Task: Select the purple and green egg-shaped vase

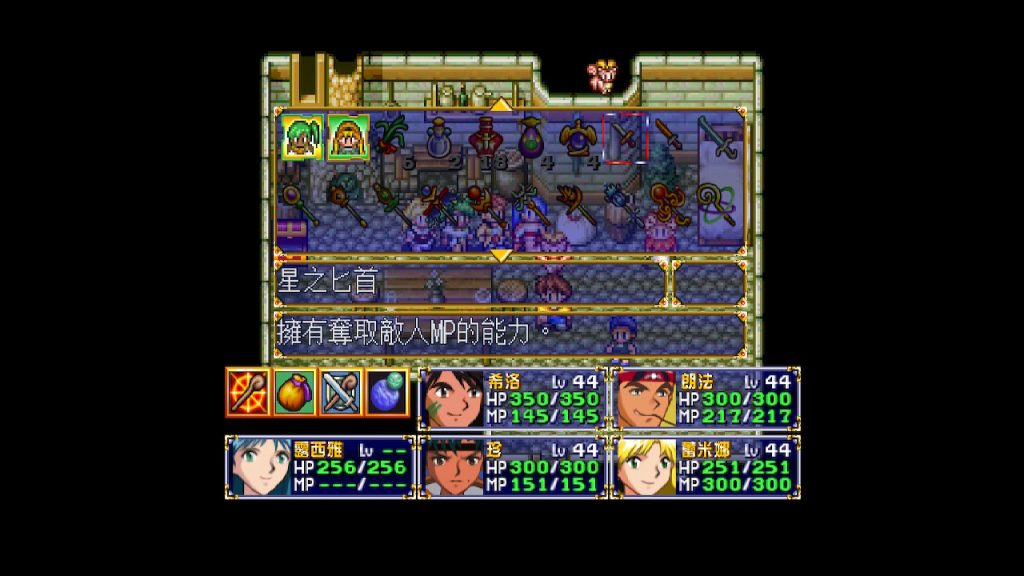Action: [x=532, y=136]
